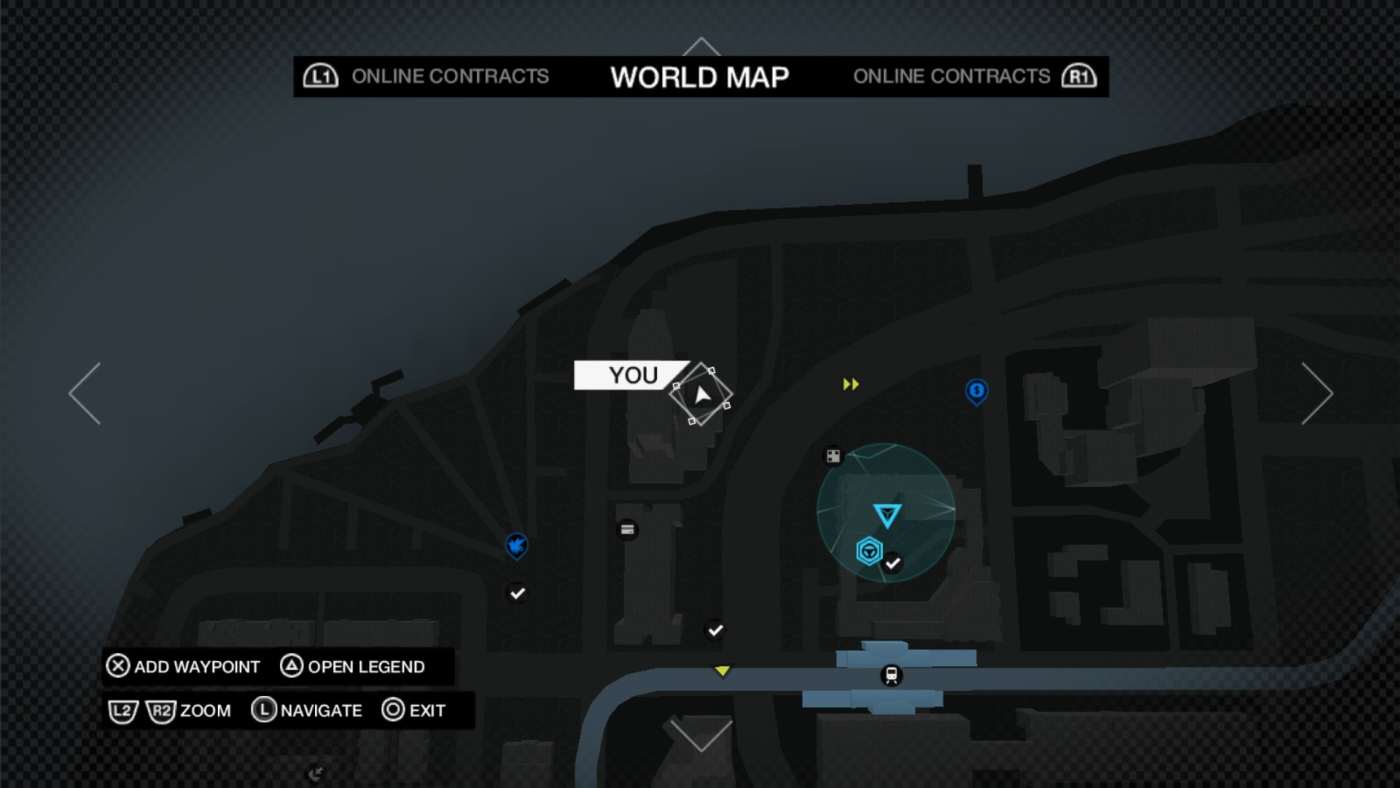Select the hexagonal ctOS hideout icon
The height and width of the screenshot is (788, 1400).
(869, 548)
